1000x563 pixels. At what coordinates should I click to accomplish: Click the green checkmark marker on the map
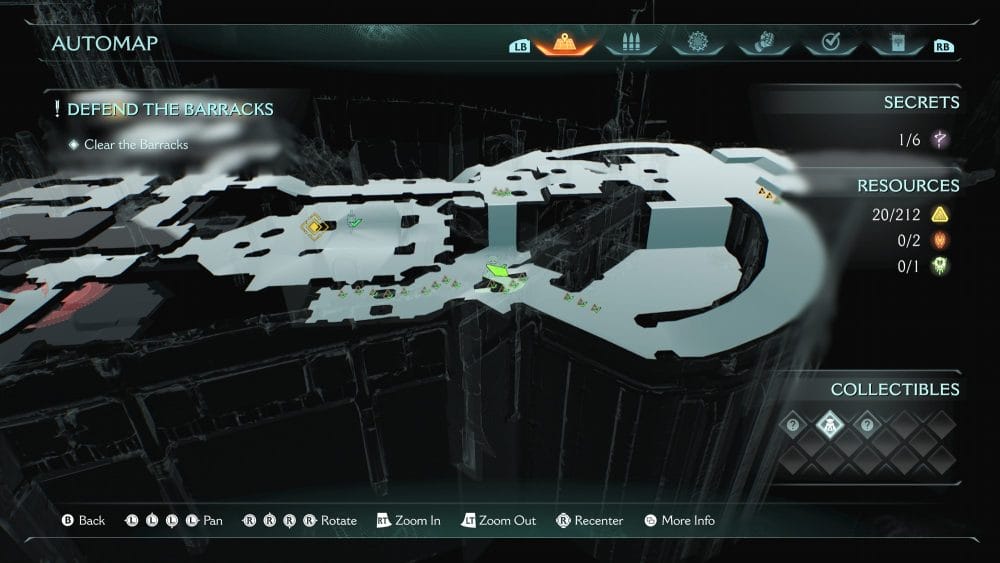click(354, 222)
